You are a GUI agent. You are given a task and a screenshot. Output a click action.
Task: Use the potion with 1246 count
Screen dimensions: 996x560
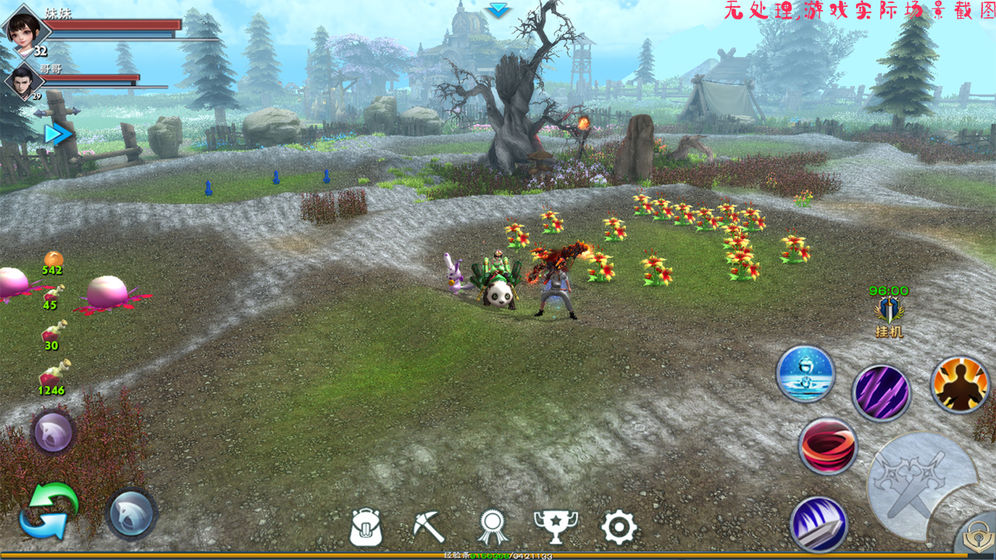click(x=53, y=372)
